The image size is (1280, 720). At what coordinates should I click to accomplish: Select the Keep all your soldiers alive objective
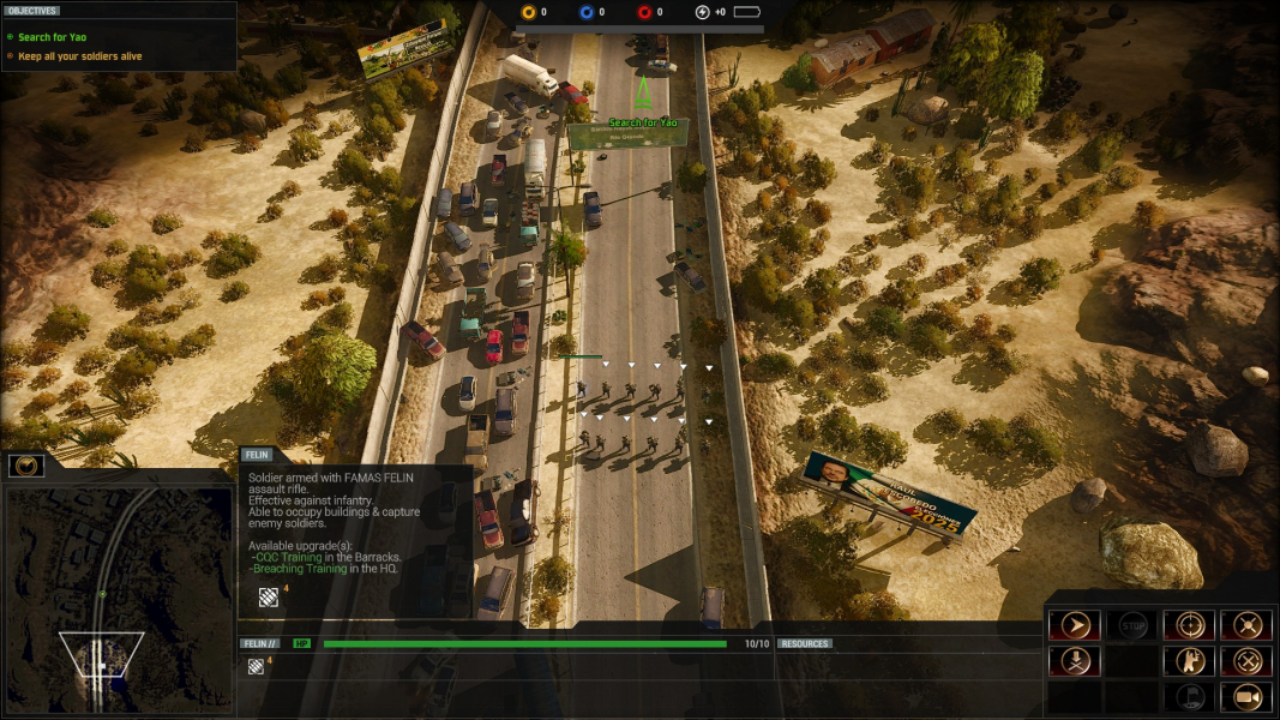(80, 56)
